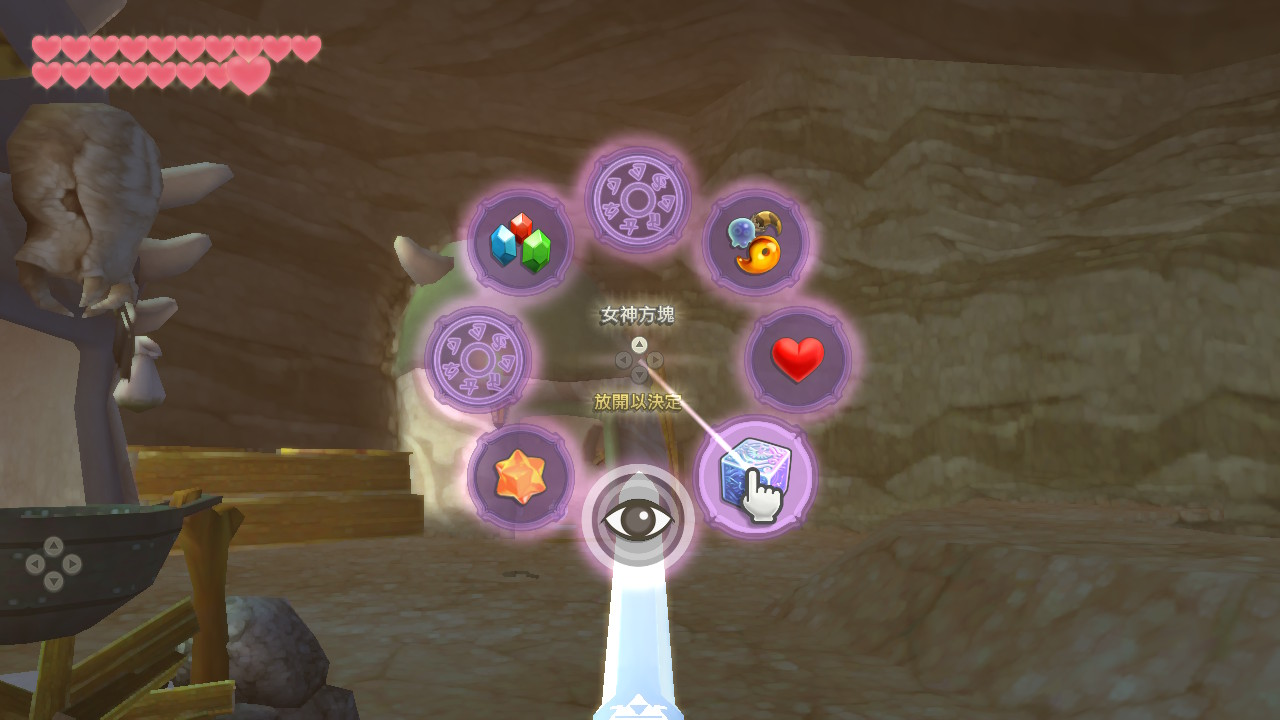Expand selection with the d-pad up arrow overlay
Image resolution: width=1280 pixels, height=720 pixels.
tap(640, 345)
